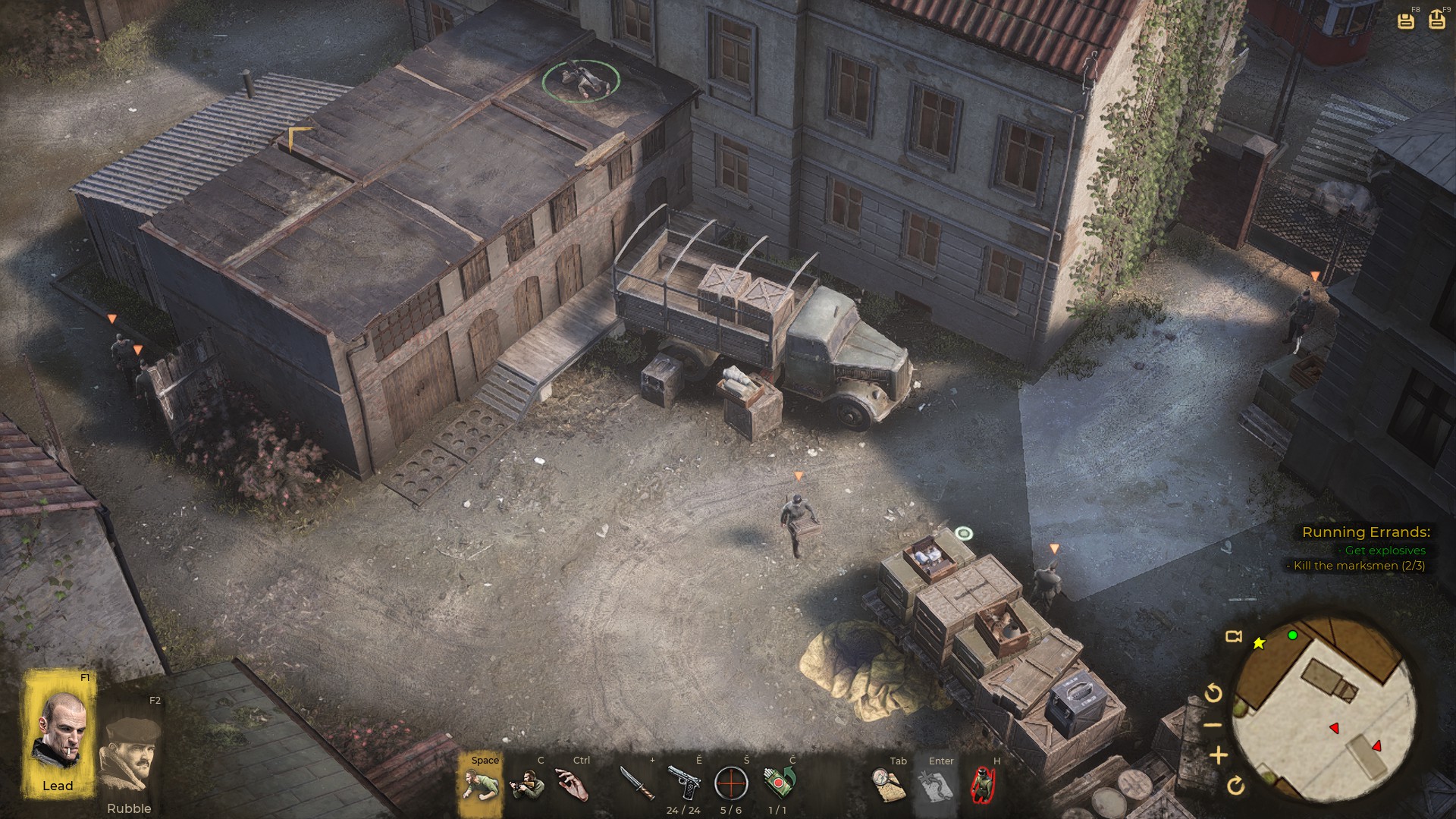Use the grabbing hand action
Screen dimensions: 1456x819
tap(574, 784)
